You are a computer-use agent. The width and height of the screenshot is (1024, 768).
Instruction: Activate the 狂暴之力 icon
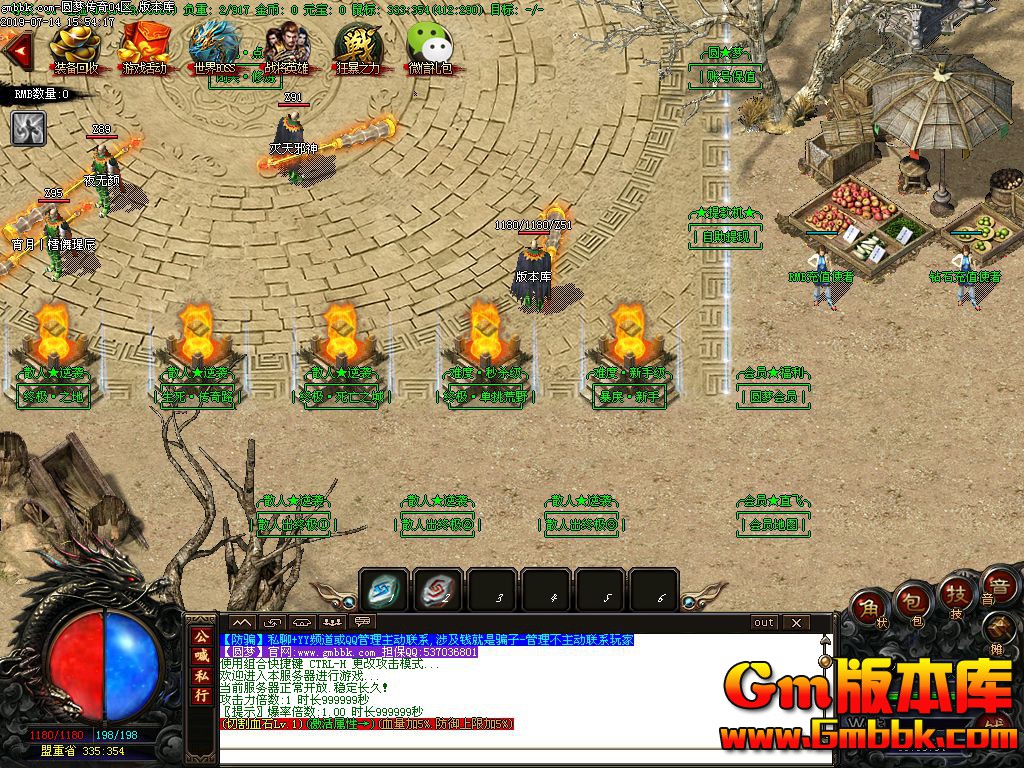tap(358, 48)
